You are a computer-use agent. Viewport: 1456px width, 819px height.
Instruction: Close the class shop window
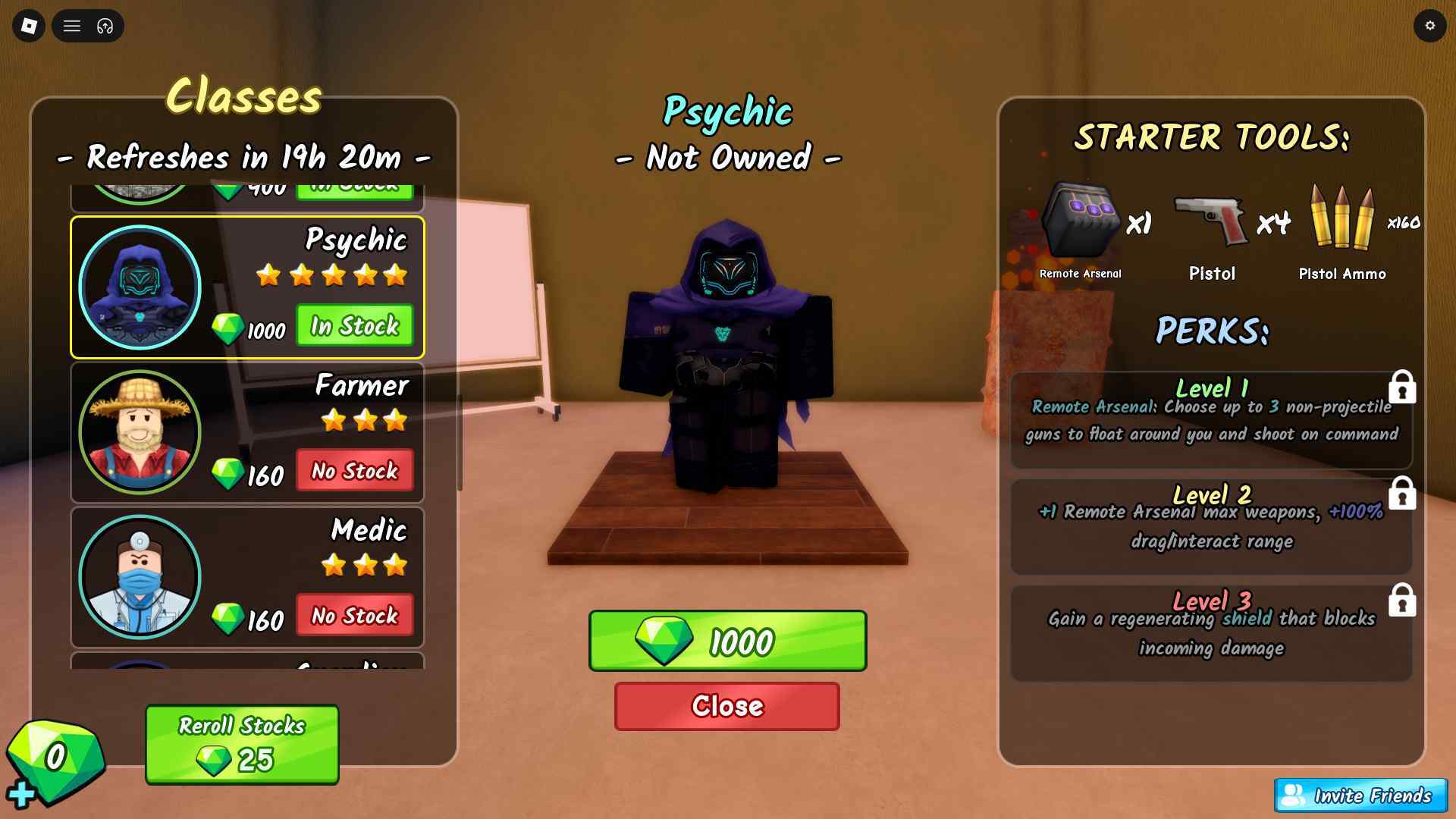tap(726, 706)
